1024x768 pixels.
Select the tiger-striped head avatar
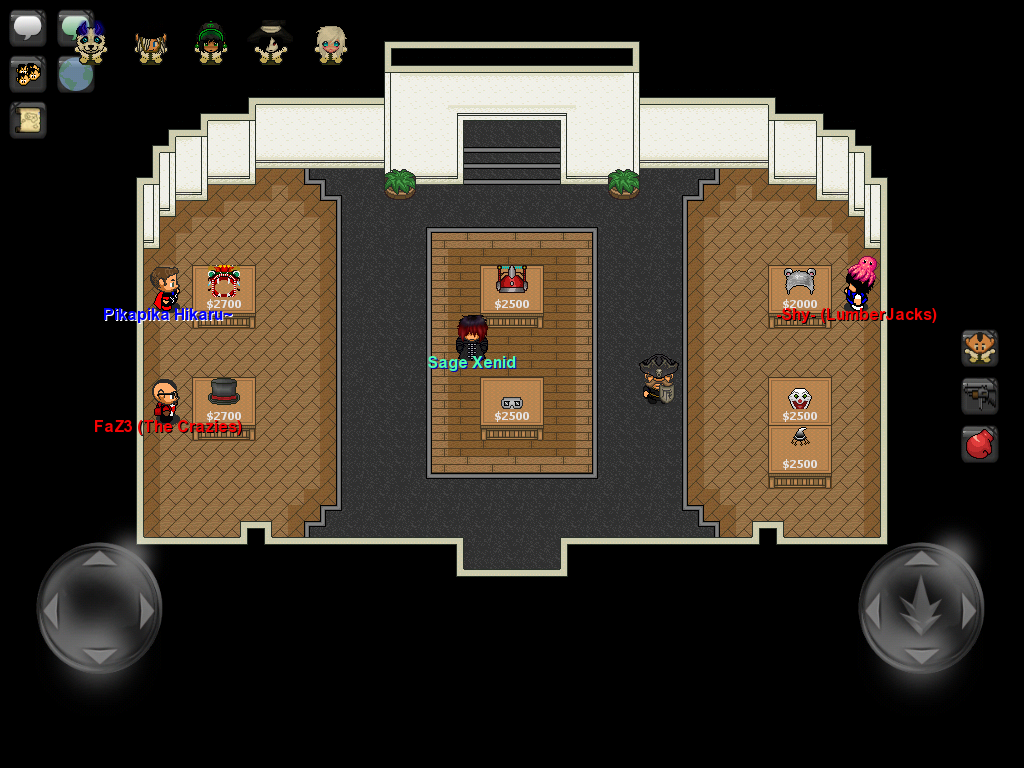tap(151, 46)
